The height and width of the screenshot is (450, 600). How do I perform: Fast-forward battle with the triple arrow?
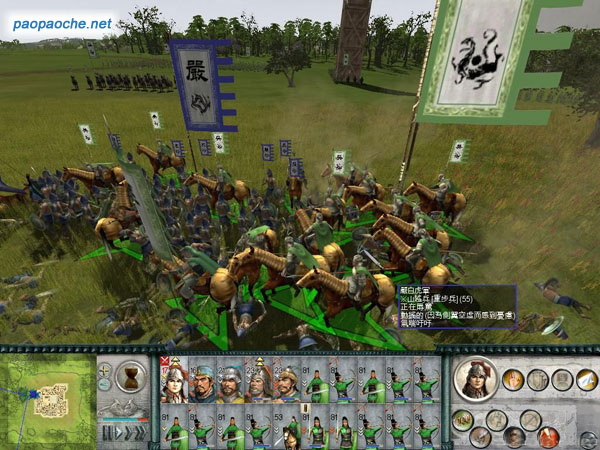[x=141, y=433]
